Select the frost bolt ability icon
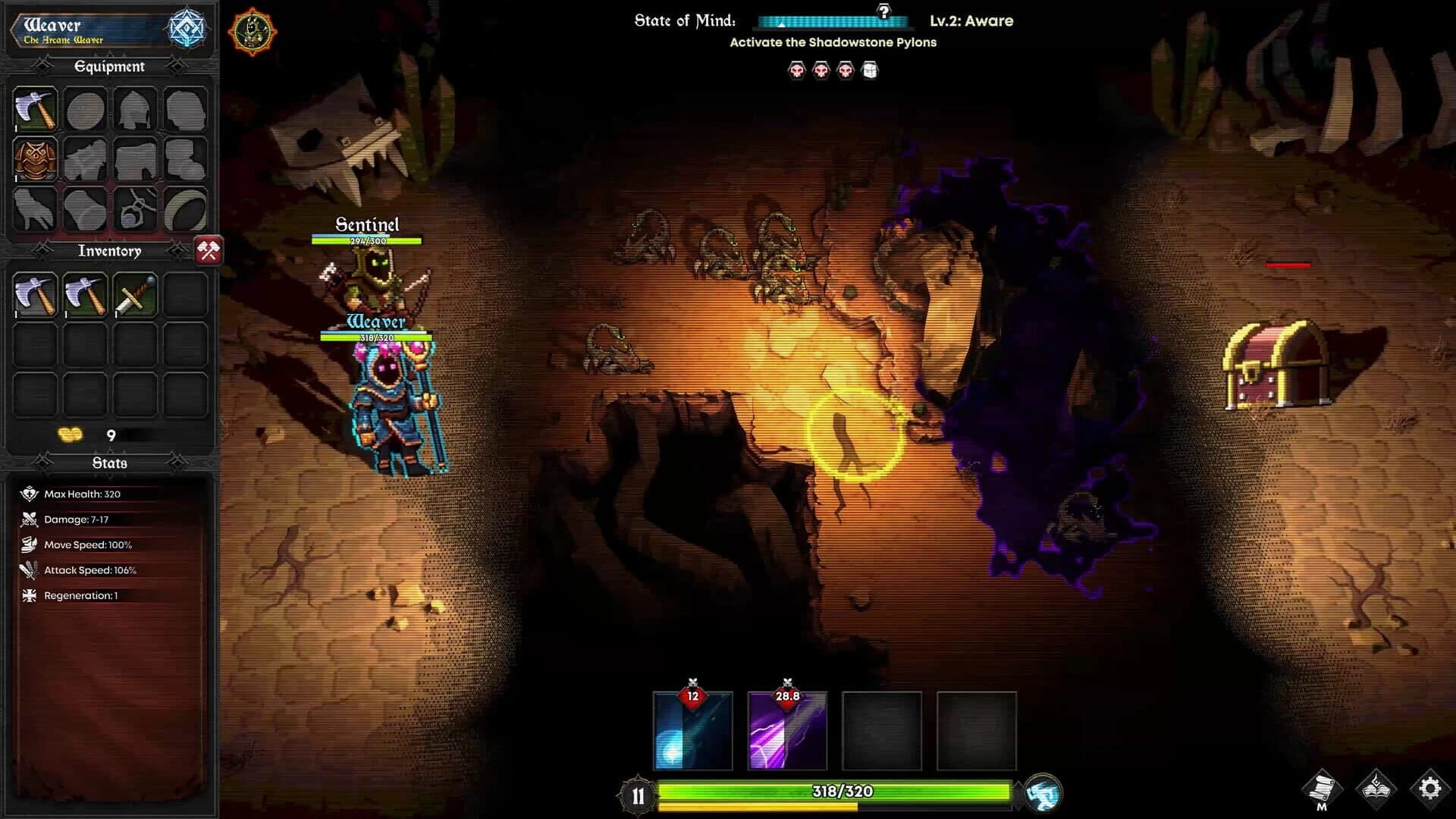Screen dimensions: 1456x819 (692, 730)
